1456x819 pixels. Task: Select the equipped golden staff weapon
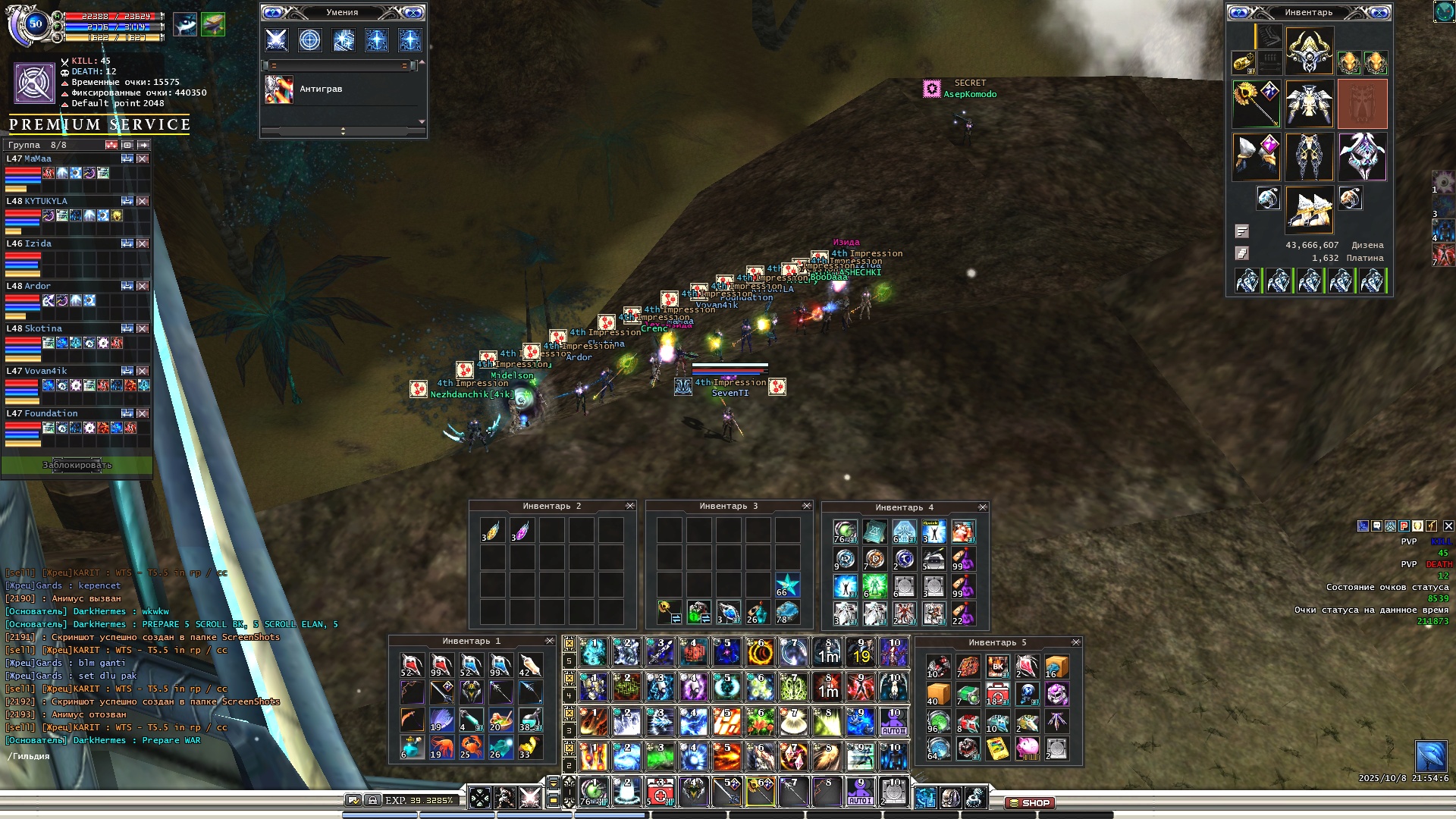click(x=1256, y=103)
